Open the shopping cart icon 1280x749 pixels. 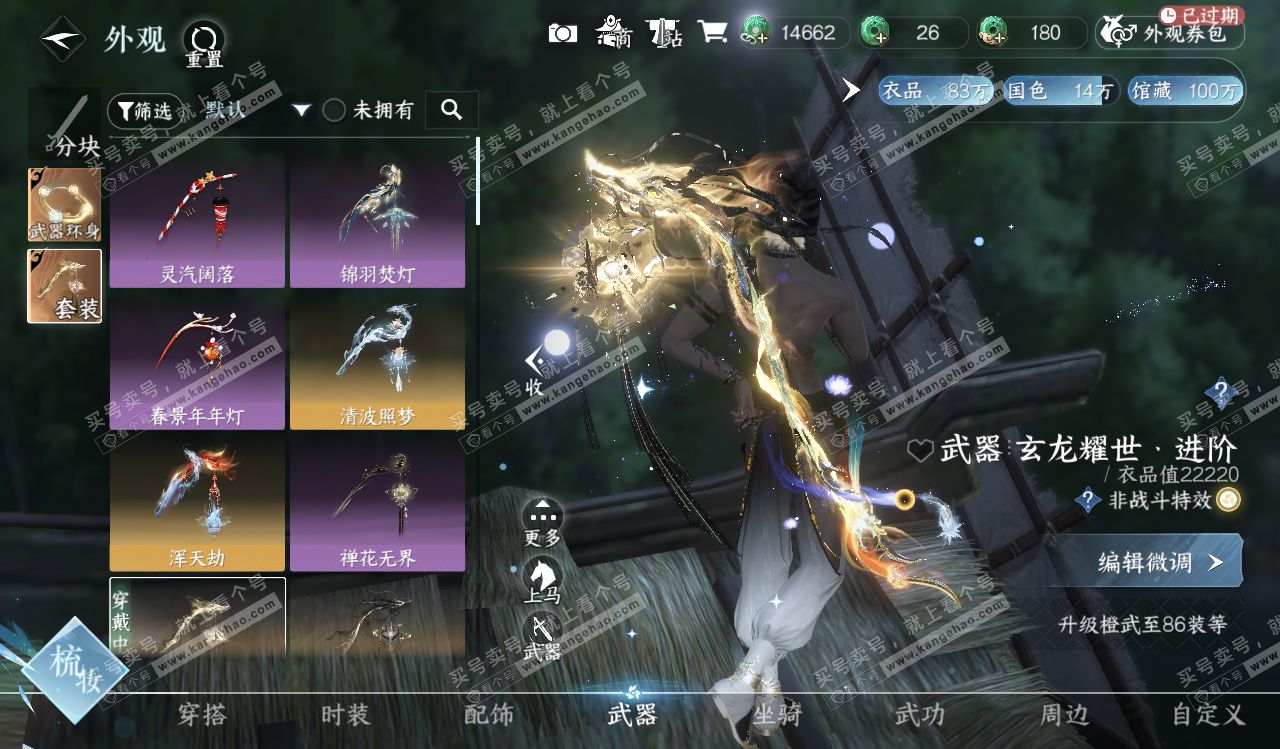click(712, 33)
